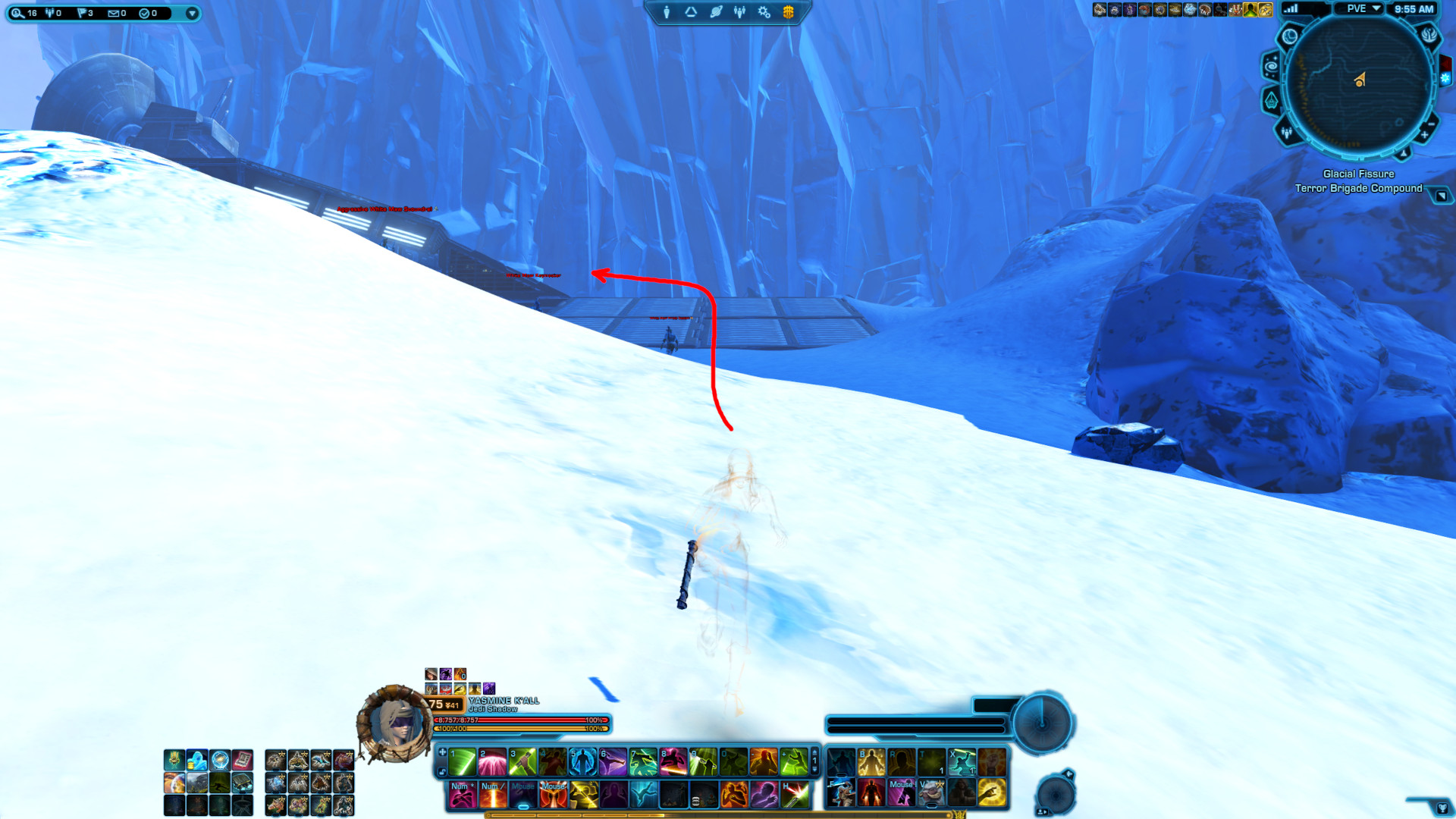This screenshot has width=1456, height=819.
Task: Zoom out the minimap with the minus button
Action: (x=1430, y=124)
